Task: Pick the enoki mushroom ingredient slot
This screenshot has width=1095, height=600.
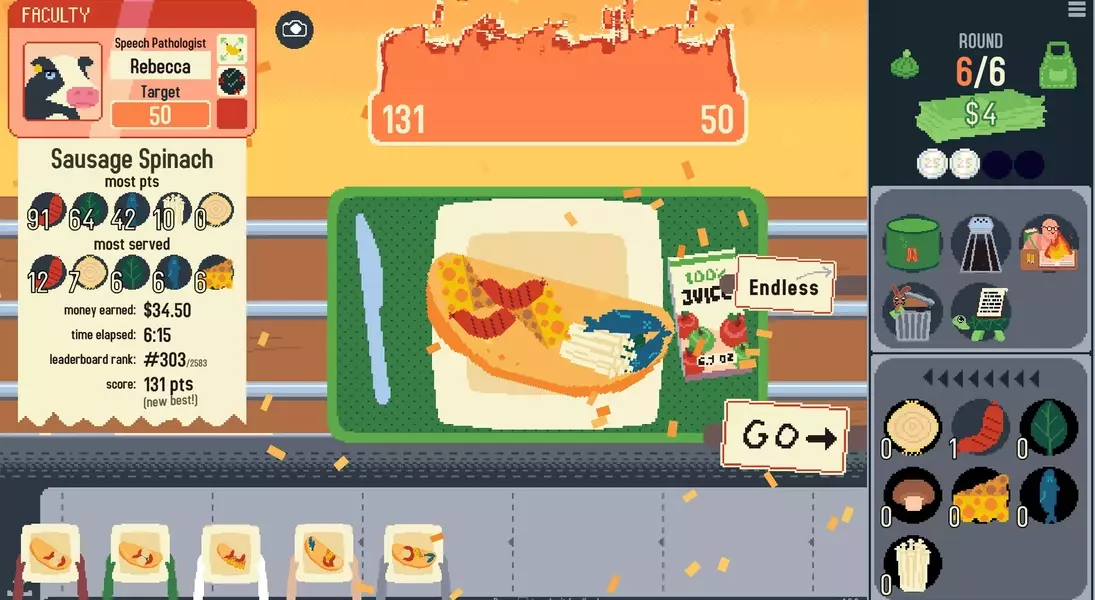Action: (914, 563)
